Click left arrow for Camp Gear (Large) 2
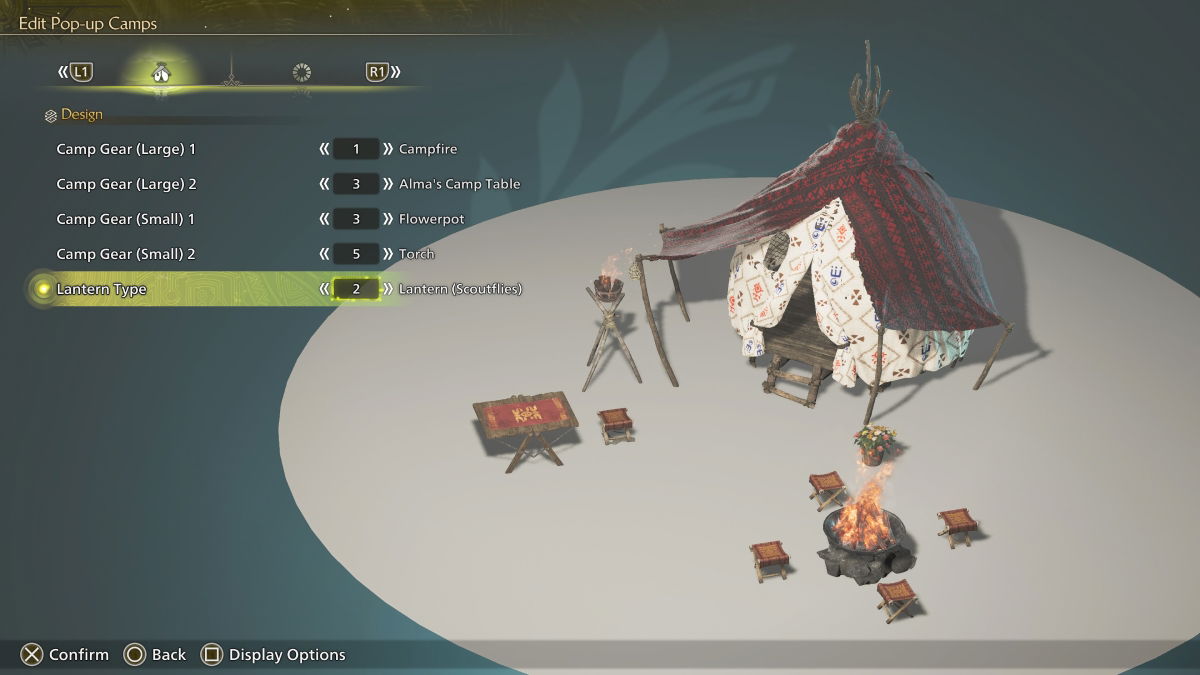The height and width of the screenshot is (675, 1200). coord(324,184)
